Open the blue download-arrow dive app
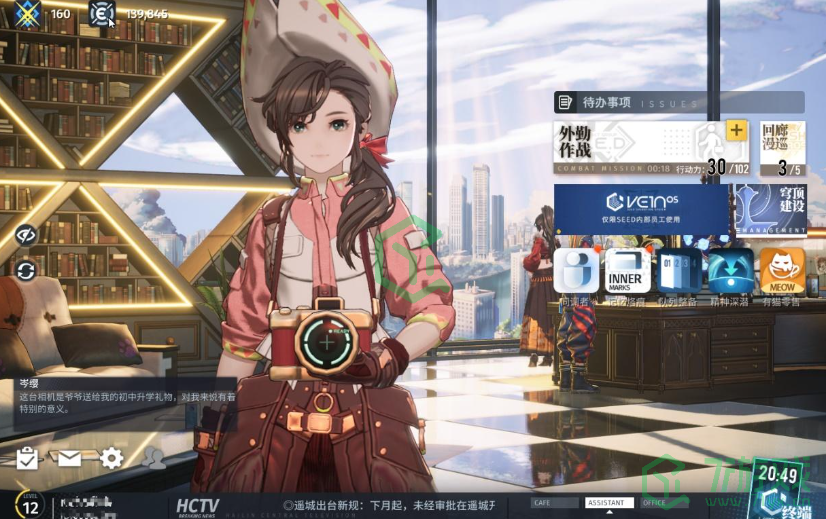This screenshot has height=519, width=826. 730,272
